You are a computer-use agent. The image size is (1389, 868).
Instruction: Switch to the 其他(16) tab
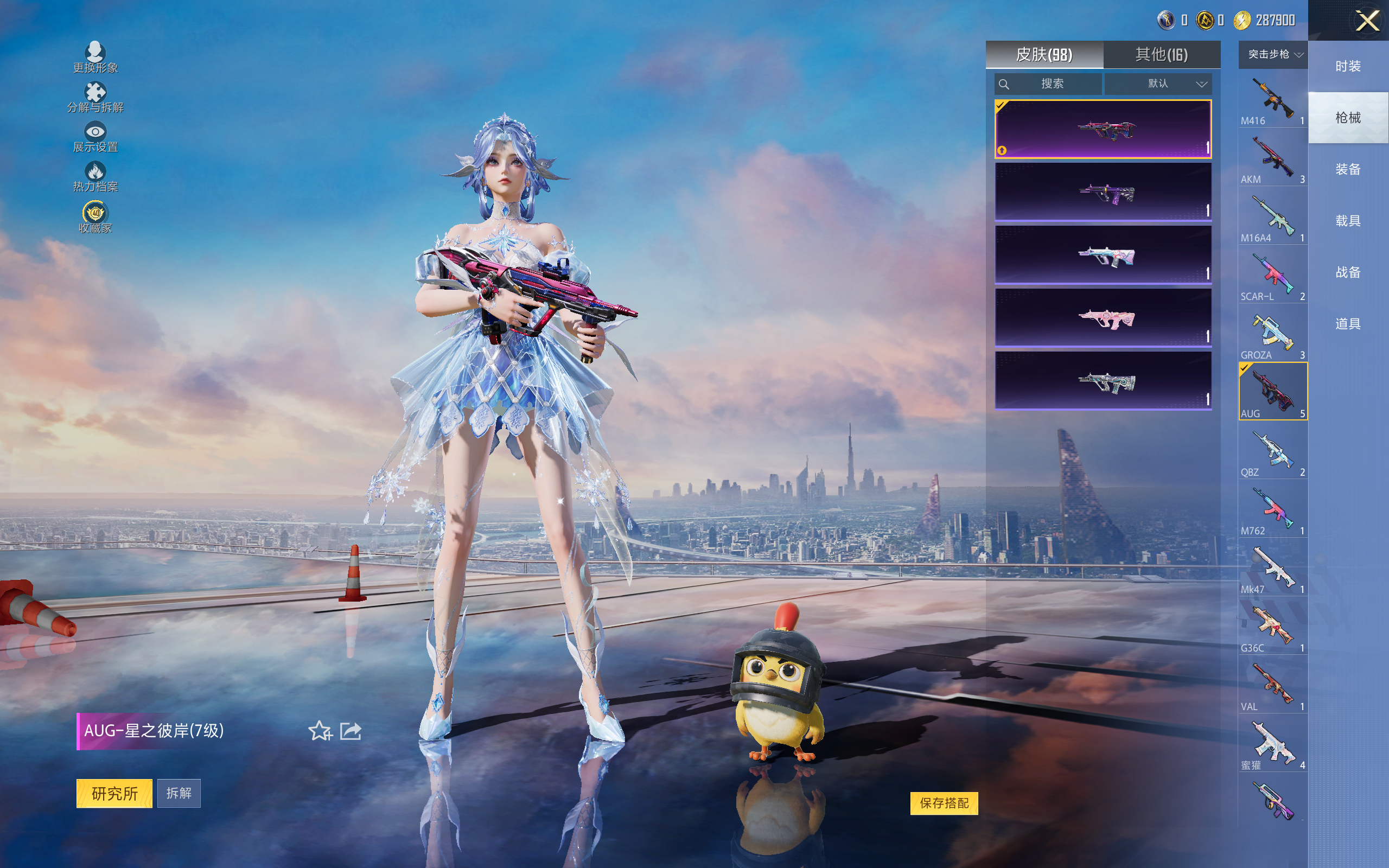(1161, 55)
